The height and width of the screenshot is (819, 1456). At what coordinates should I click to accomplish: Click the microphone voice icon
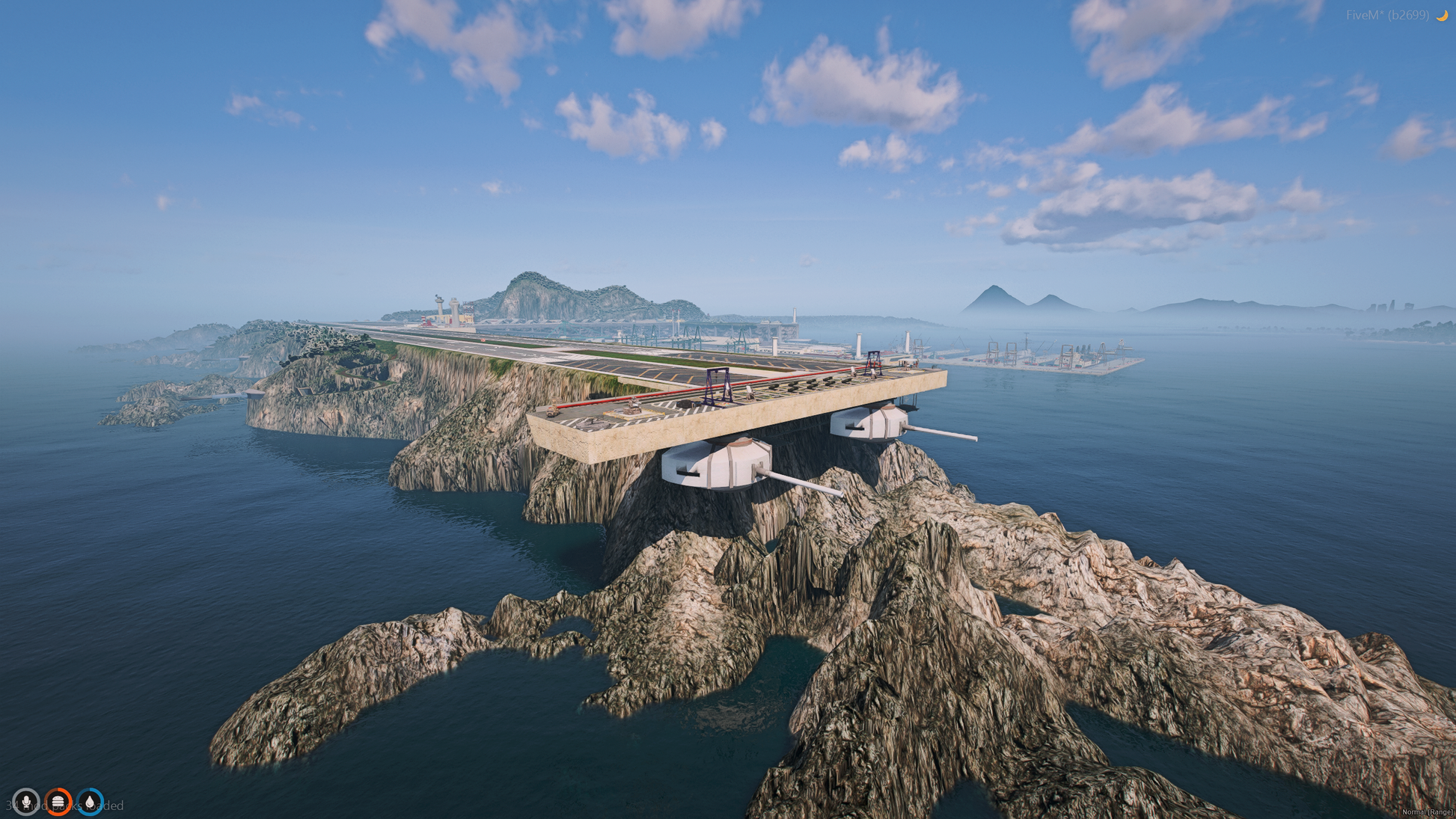(26, 802)
